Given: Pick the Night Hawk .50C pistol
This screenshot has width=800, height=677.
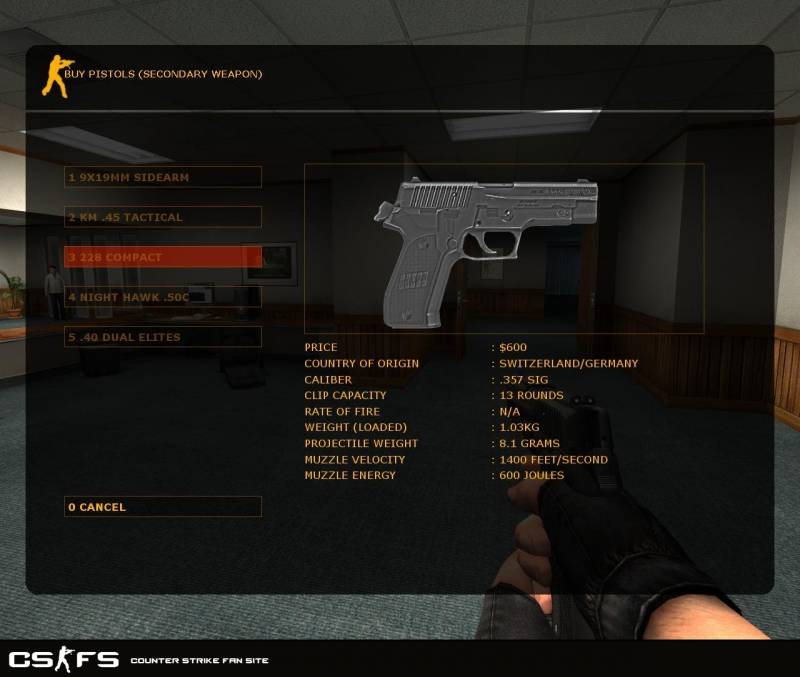Looking at the screenshot, I should pyautogui.click(x=162, y=297).
